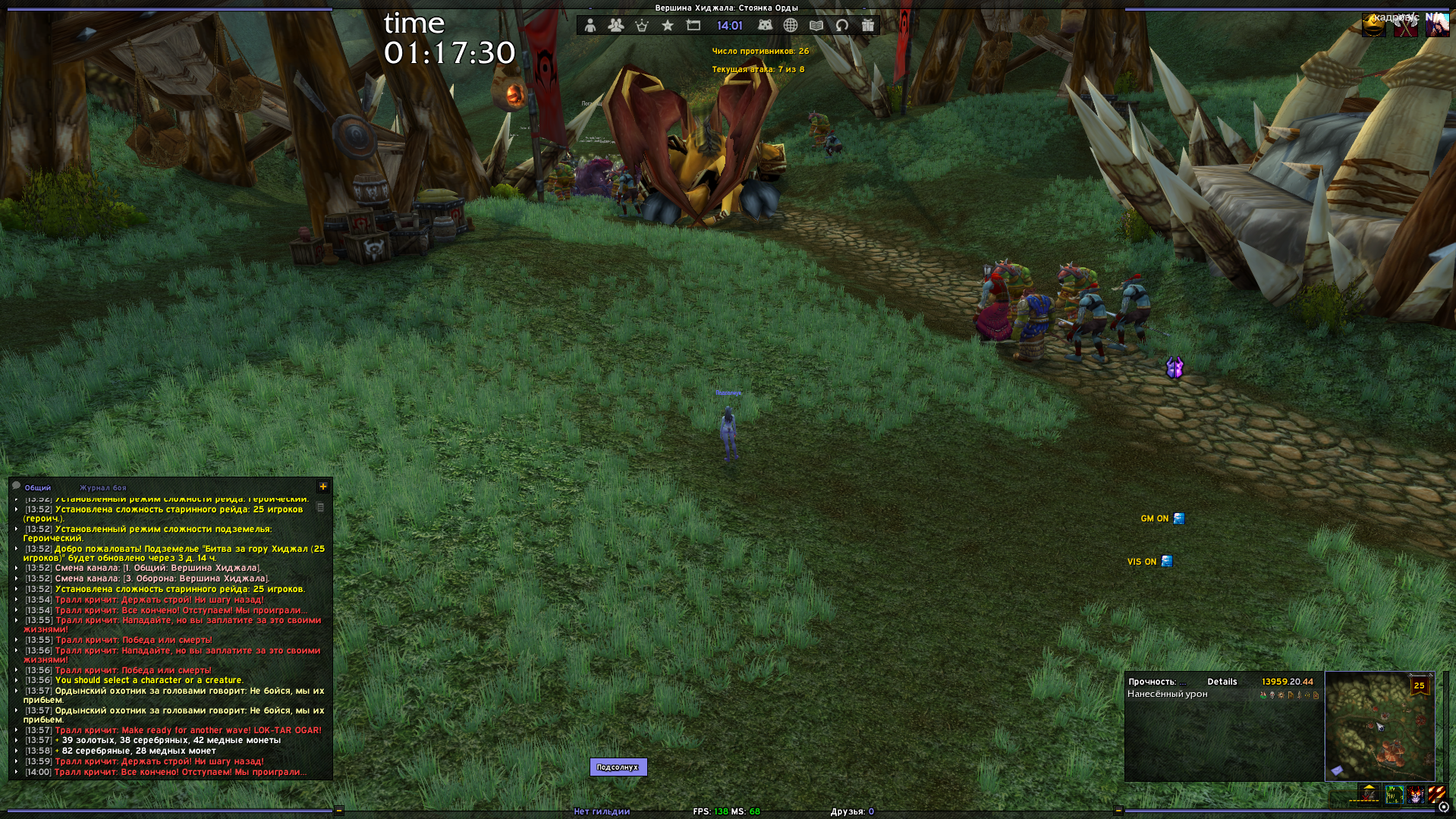Open the bear face icon
The image size is (1456, 819).
[x=765, y=26]
